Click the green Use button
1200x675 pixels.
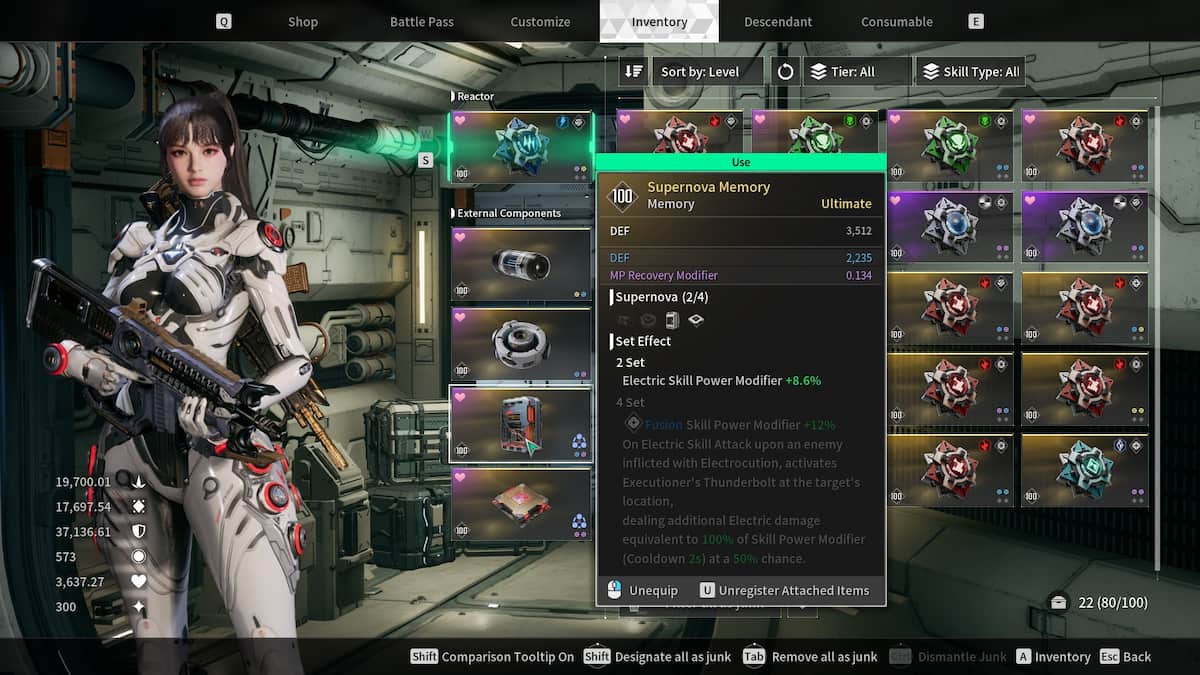coord(740,162)
